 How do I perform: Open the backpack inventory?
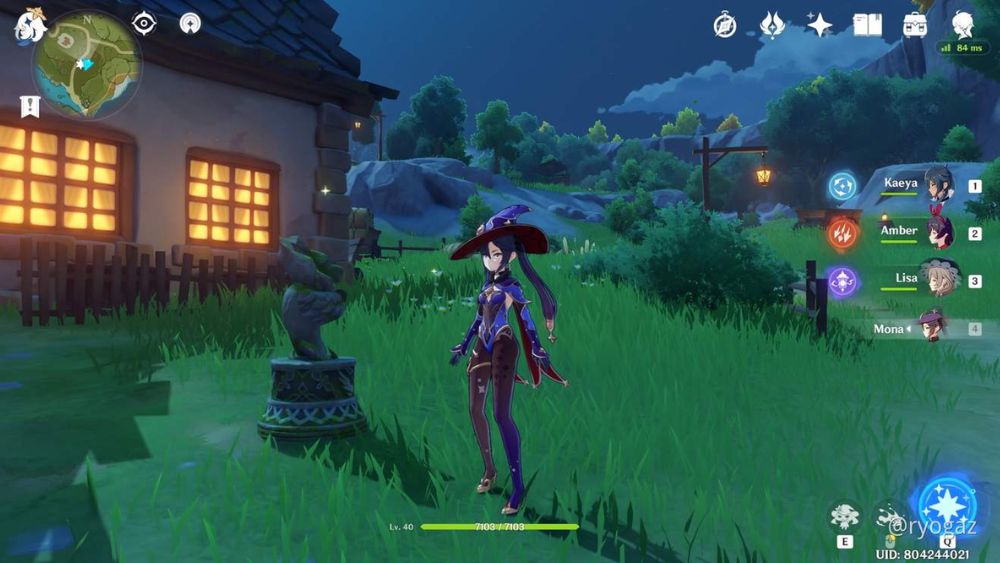click(914, 25)
